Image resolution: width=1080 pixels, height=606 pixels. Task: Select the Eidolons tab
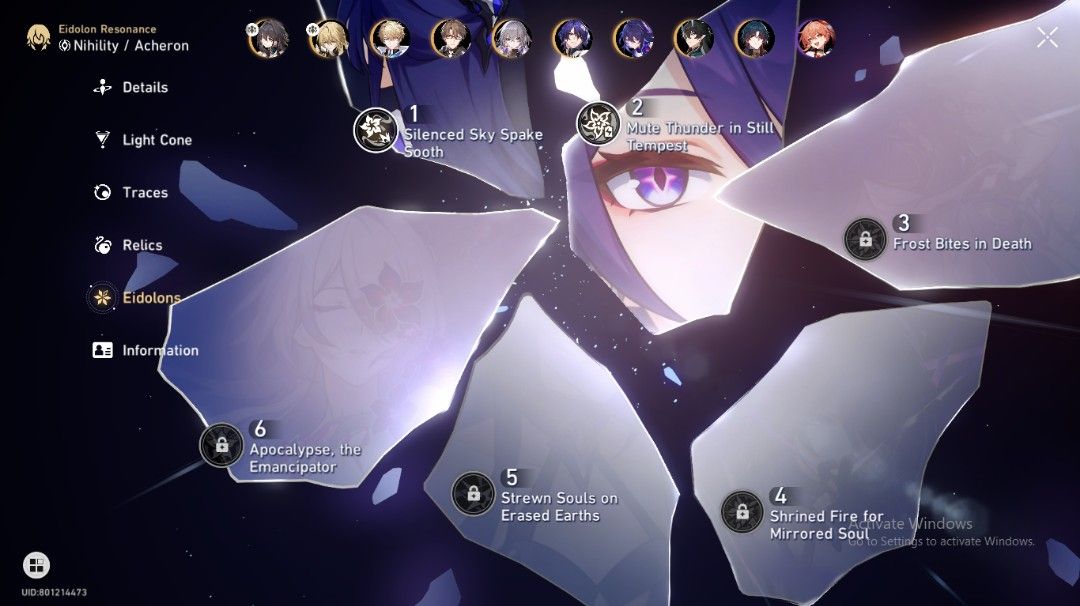point(151,298)
